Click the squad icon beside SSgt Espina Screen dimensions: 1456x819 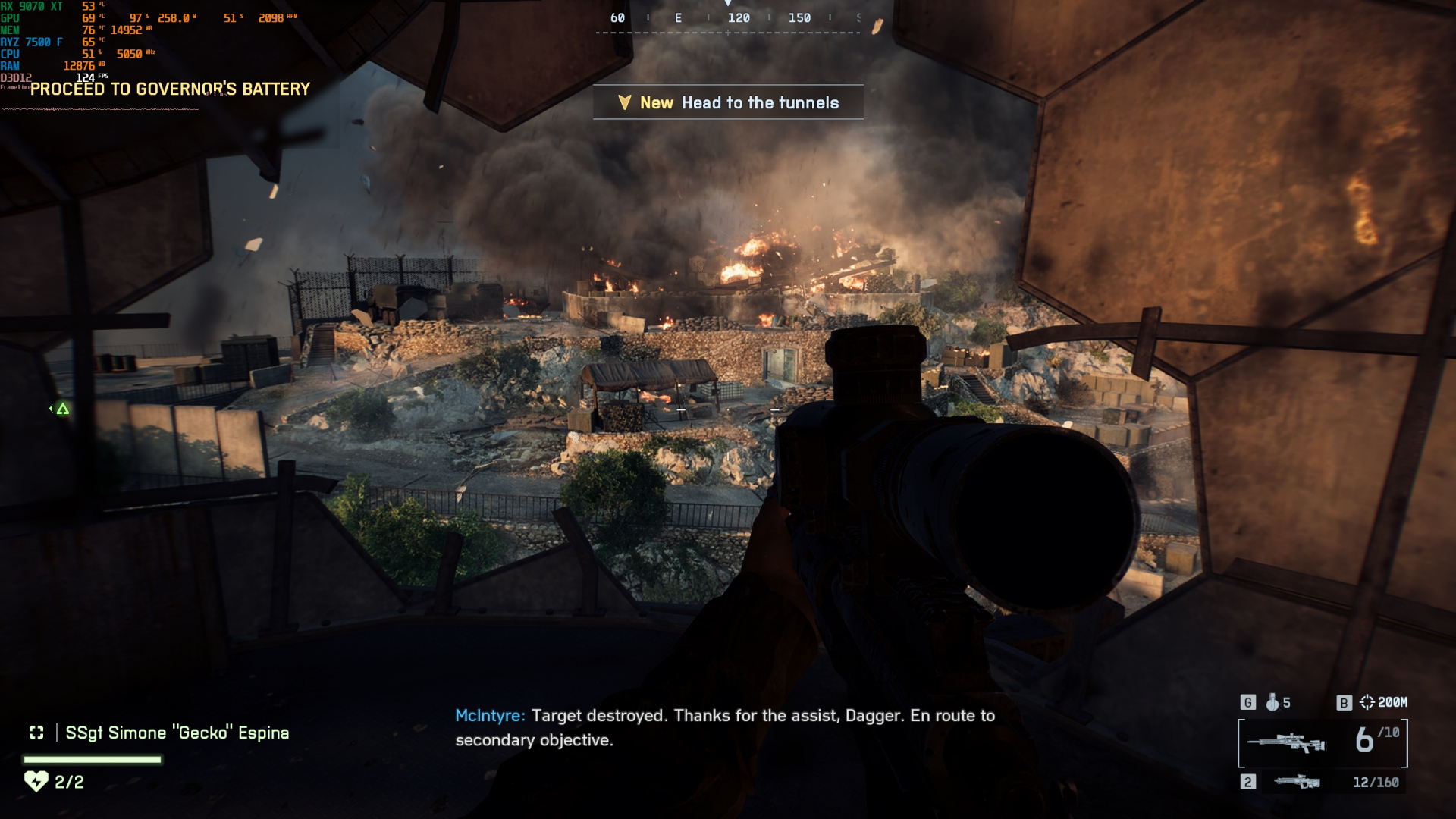tap(36, 733)
